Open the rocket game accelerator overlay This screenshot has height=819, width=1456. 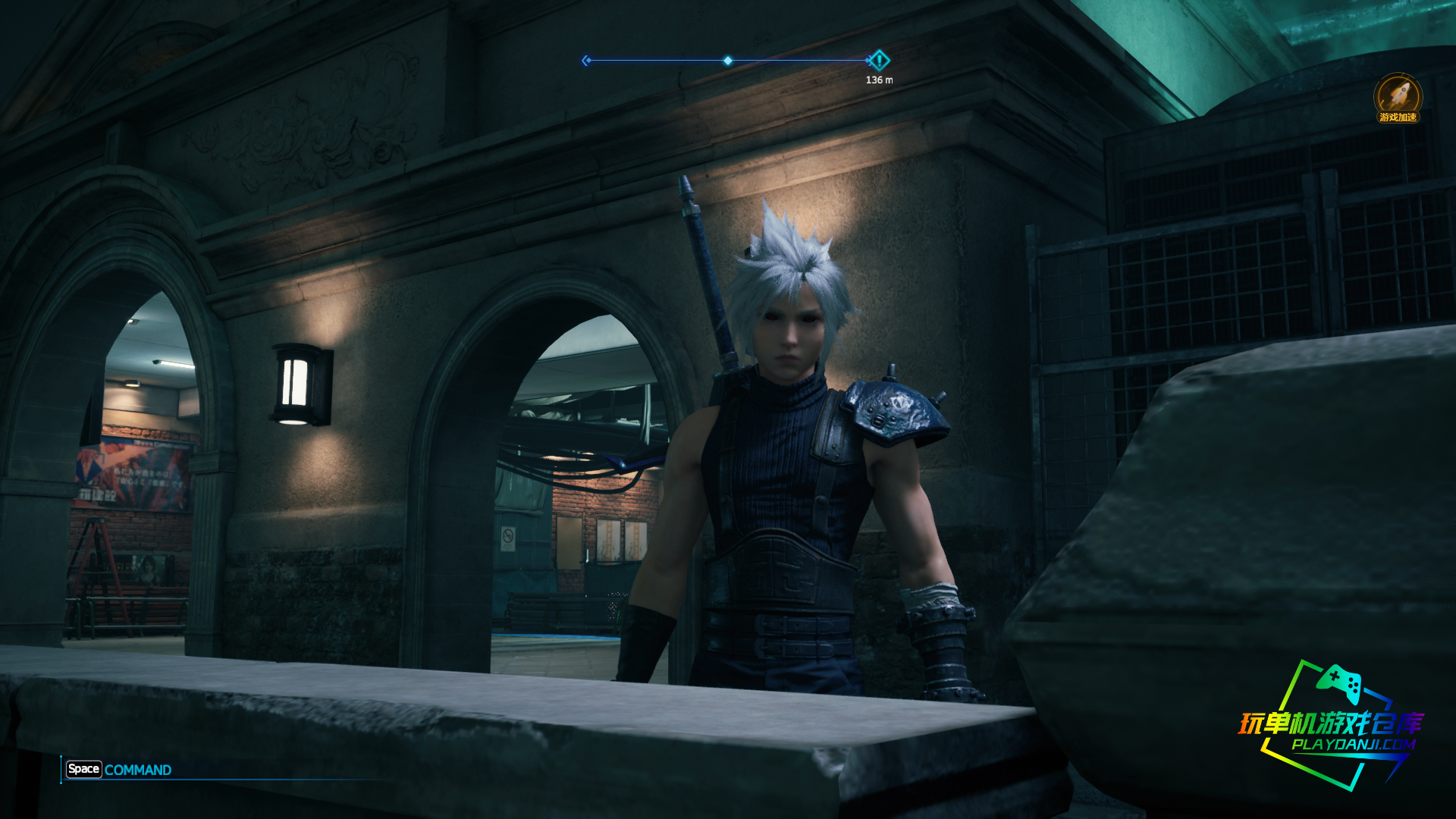pyautogui.click(x=1398, y=97)
